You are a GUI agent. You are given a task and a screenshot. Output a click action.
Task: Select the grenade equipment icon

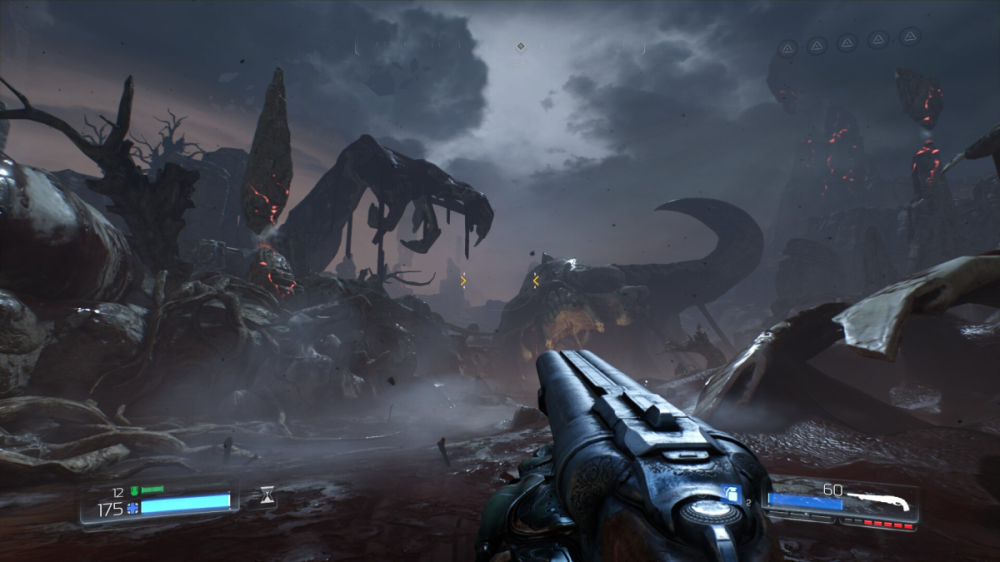pyautogui.click(x=730, y=492)
